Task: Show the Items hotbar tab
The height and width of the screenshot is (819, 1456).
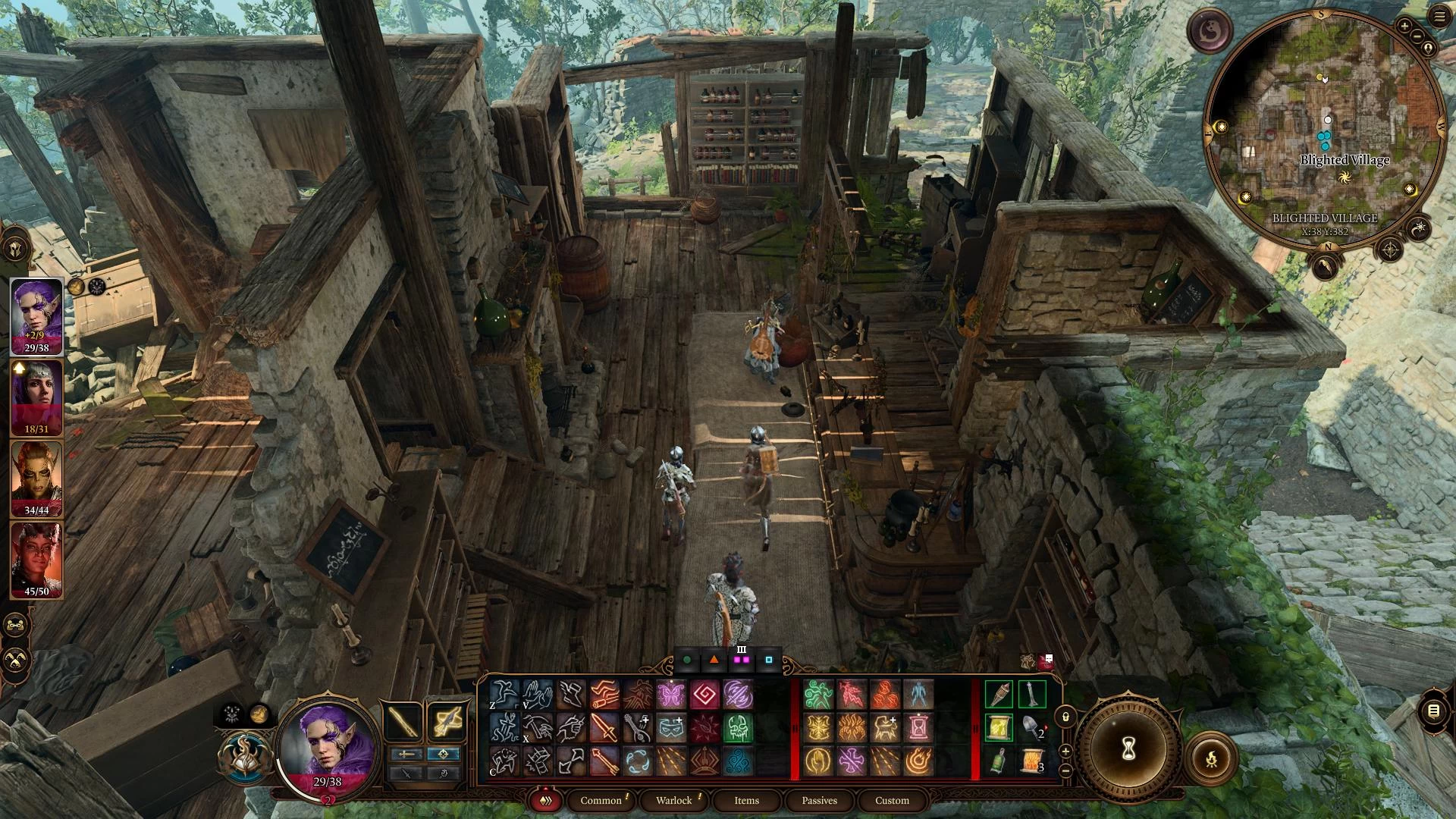Action: (746, 800)
